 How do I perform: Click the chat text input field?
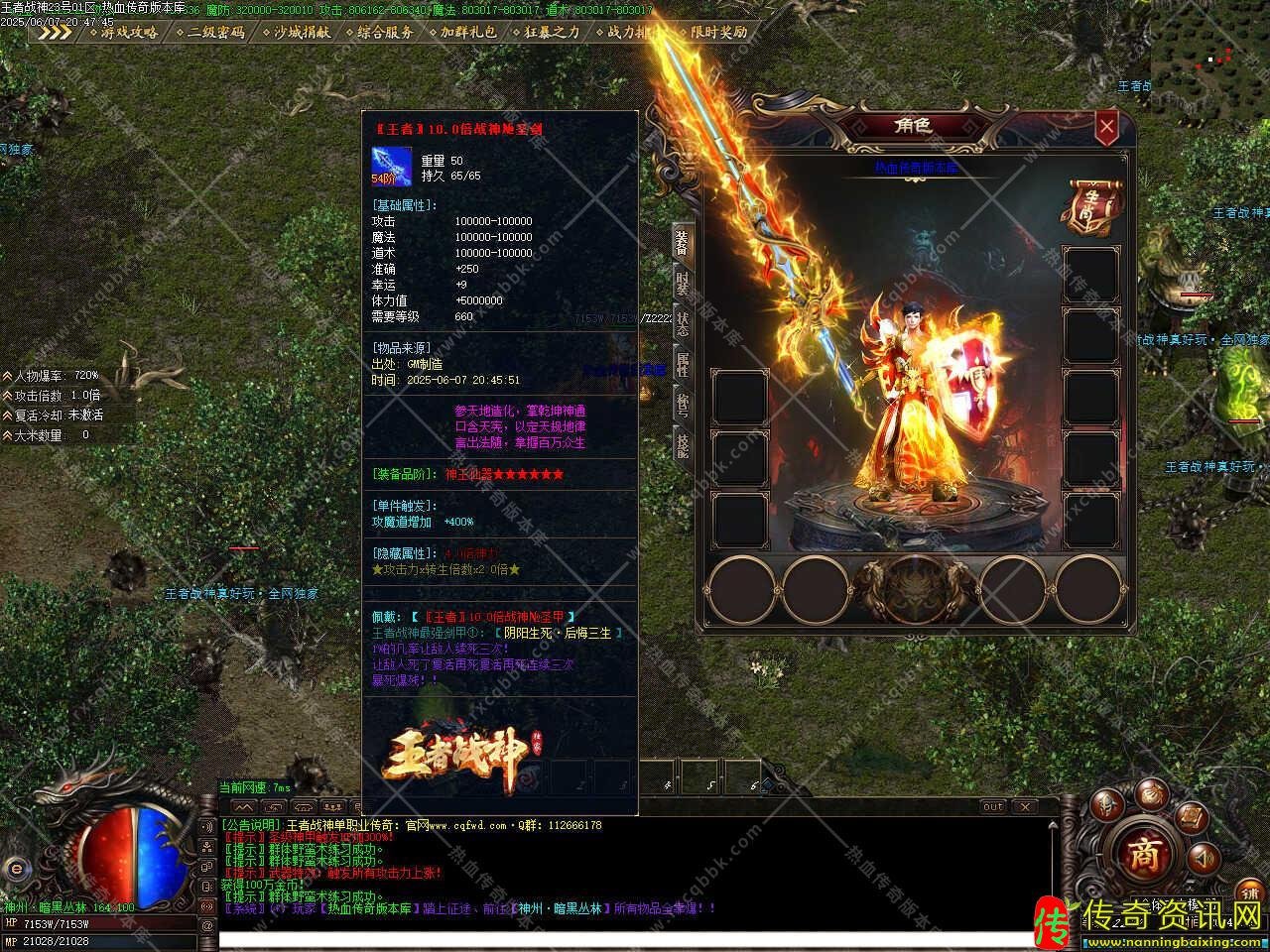[615, 939]
